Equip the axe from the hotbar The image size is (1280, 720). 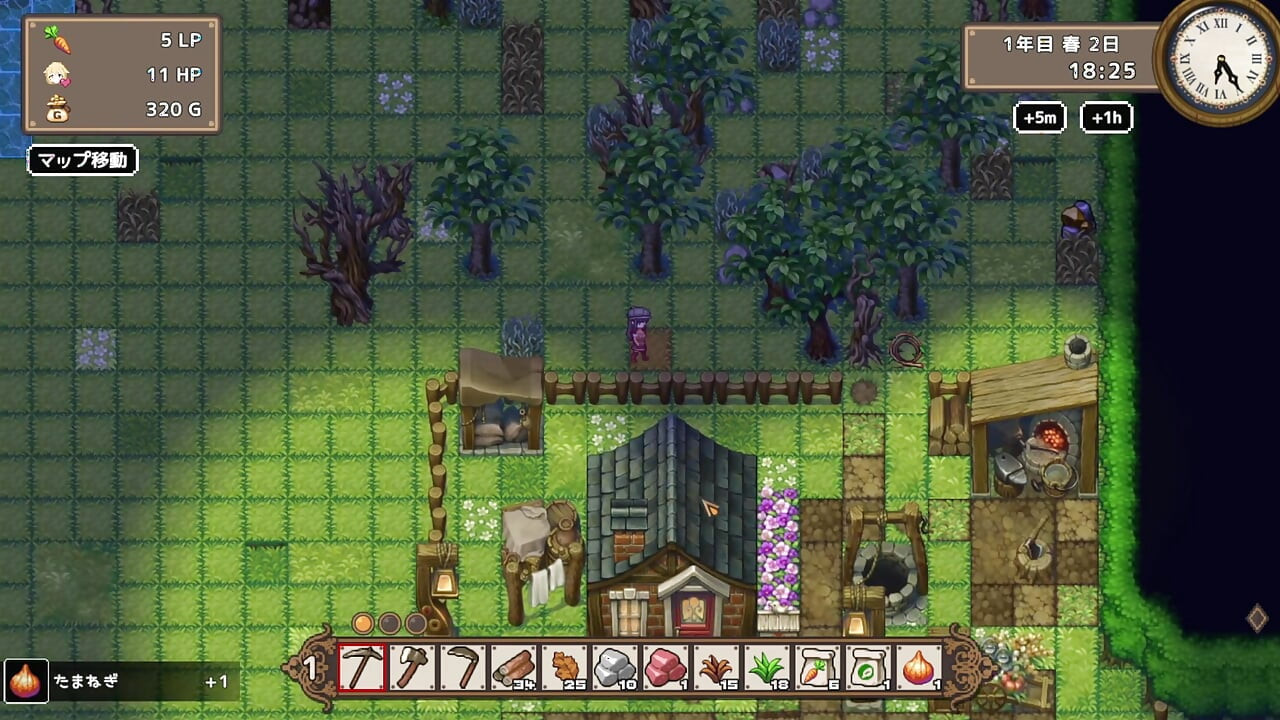tap(413, 667)
